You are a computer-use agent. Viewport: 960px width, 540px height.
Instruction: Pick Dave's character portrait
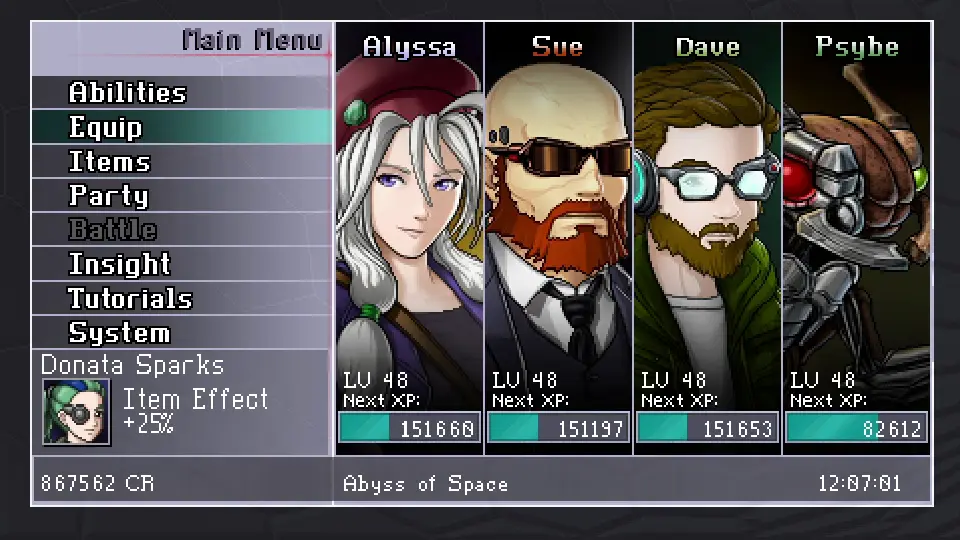pos(707,220)
